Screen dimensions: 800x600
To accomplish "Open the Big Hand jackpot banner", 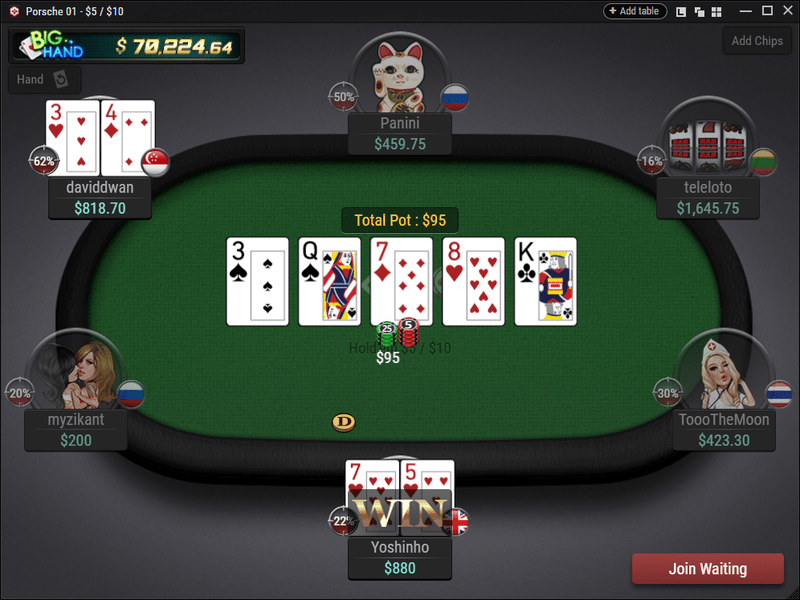I will 126,46.
